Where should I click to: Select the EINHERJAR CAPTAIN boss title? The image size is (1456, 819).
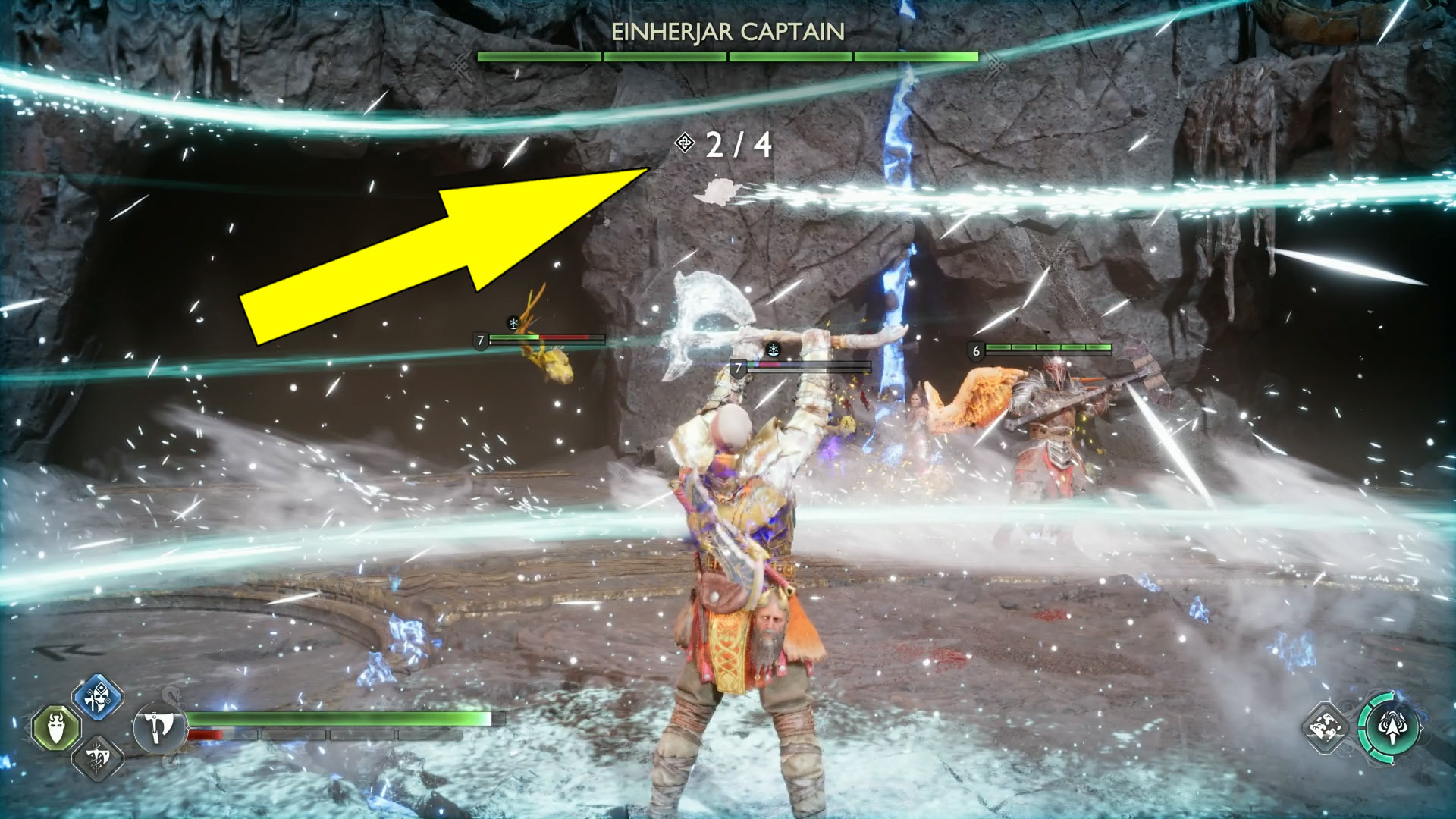pos(730,30)
